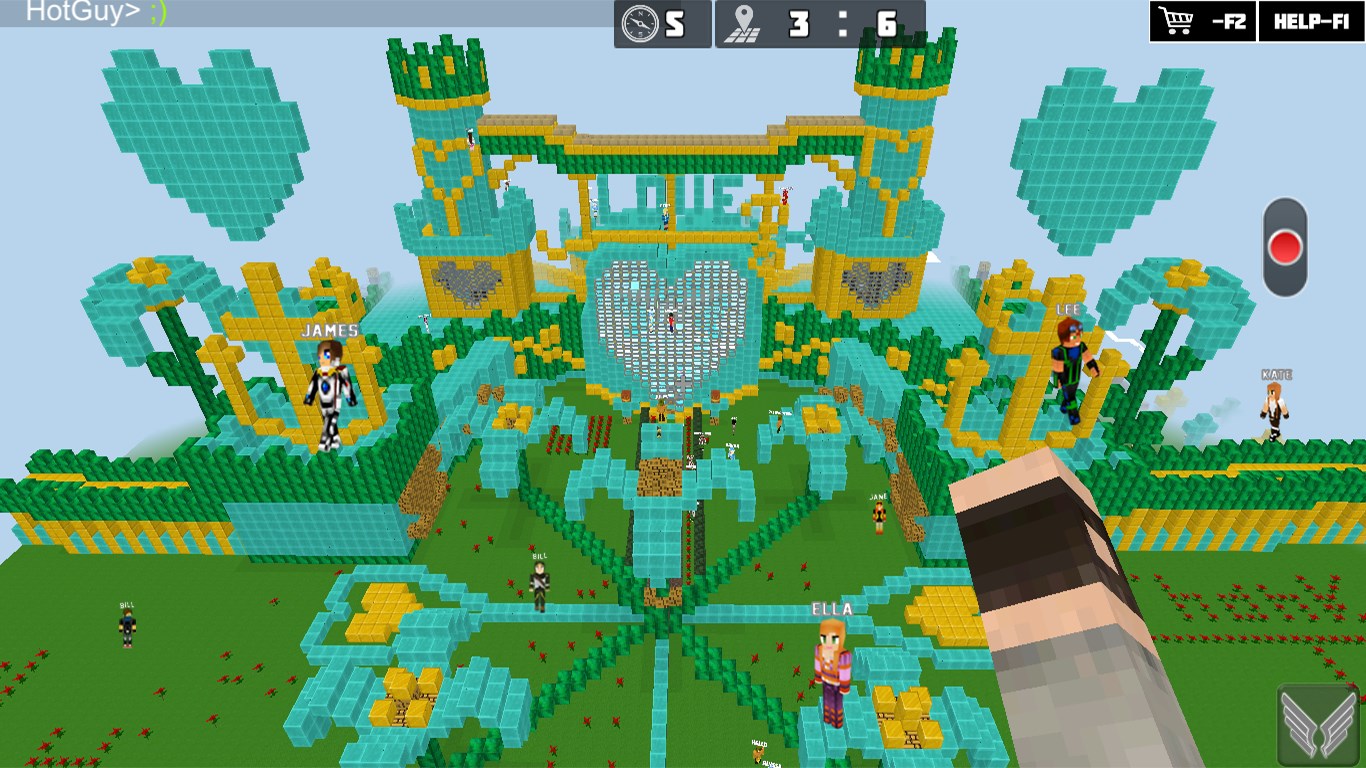1366x768 pixels.
Task: Open the shop cart icon
Action: (1178, 22)
